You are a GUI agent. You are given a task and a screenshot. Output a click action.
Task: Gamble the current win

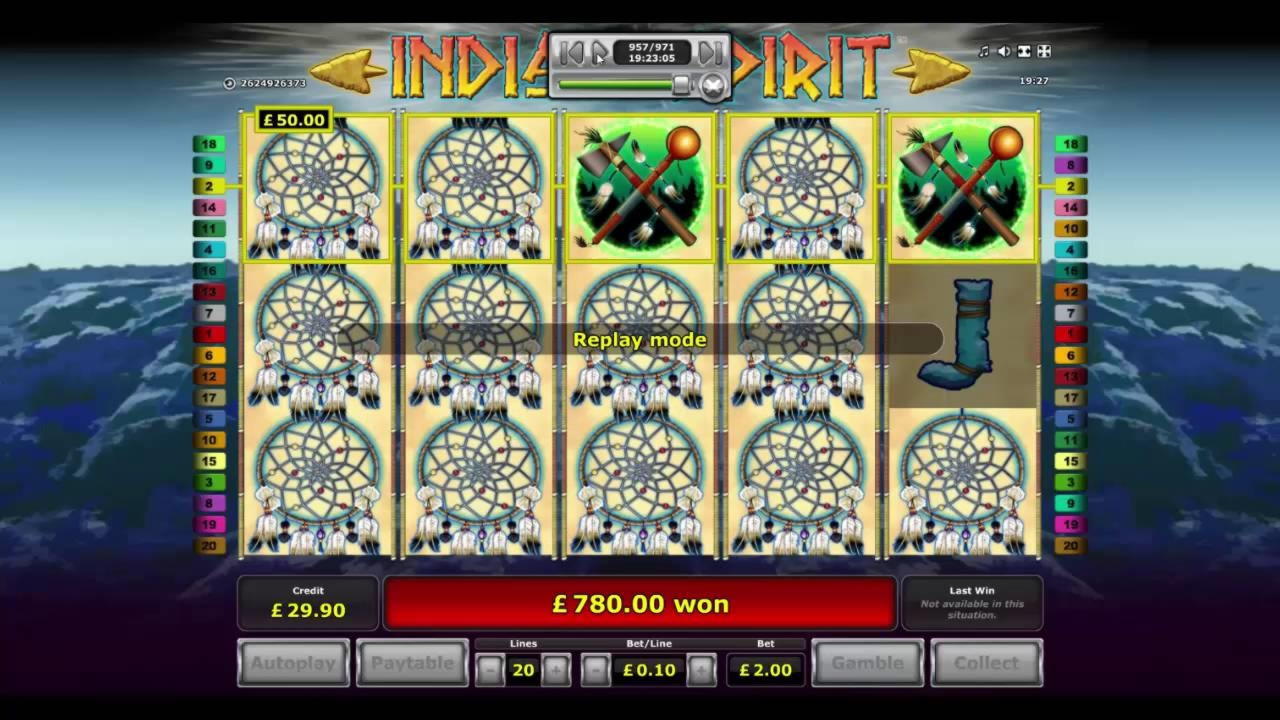(868, 663)
